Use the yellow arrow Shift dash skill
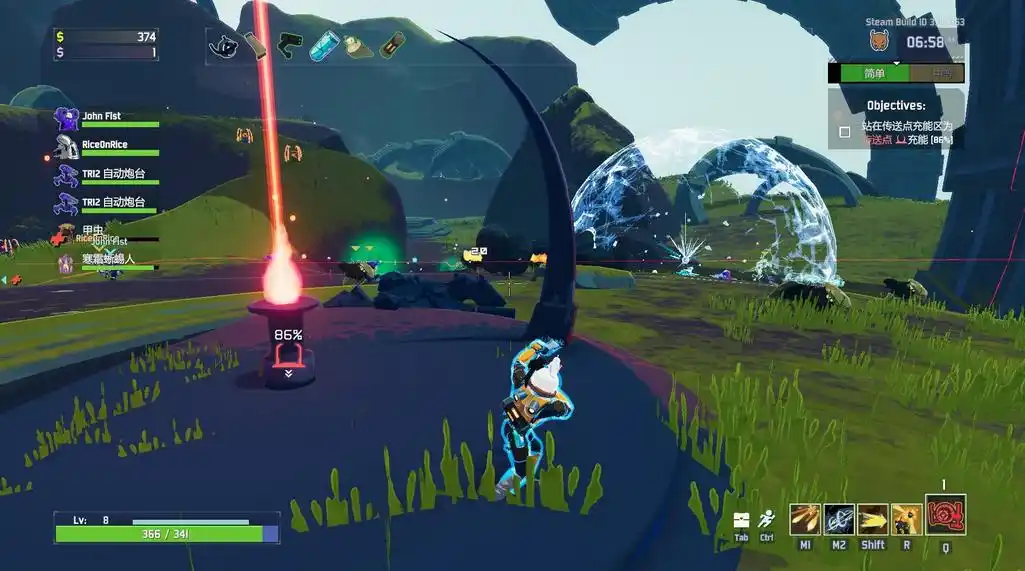 [873, 519]
